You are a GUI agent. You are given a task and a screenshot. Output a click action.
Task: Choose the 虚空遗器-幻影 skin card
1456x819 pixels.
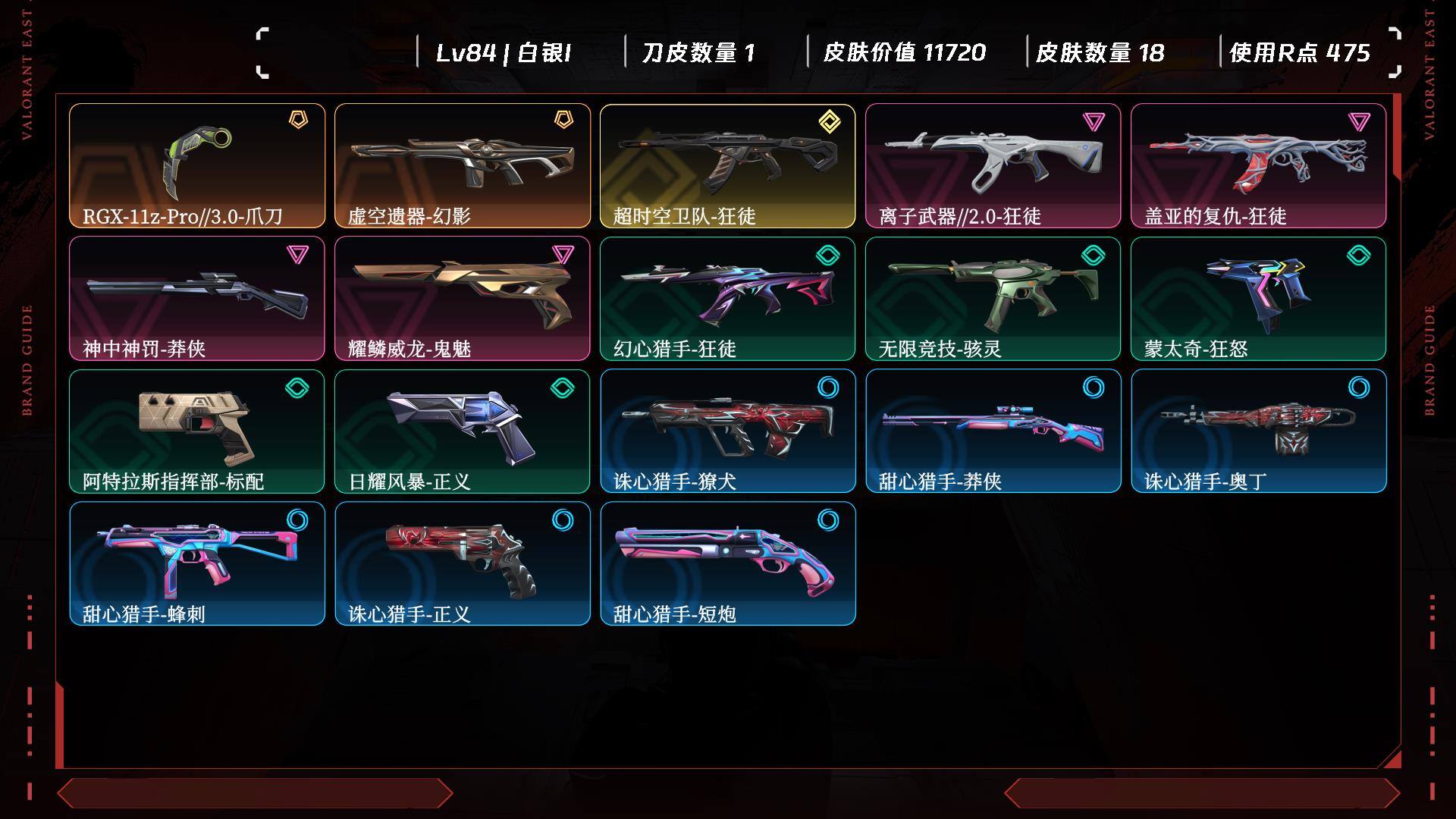(x=463, y=165)
